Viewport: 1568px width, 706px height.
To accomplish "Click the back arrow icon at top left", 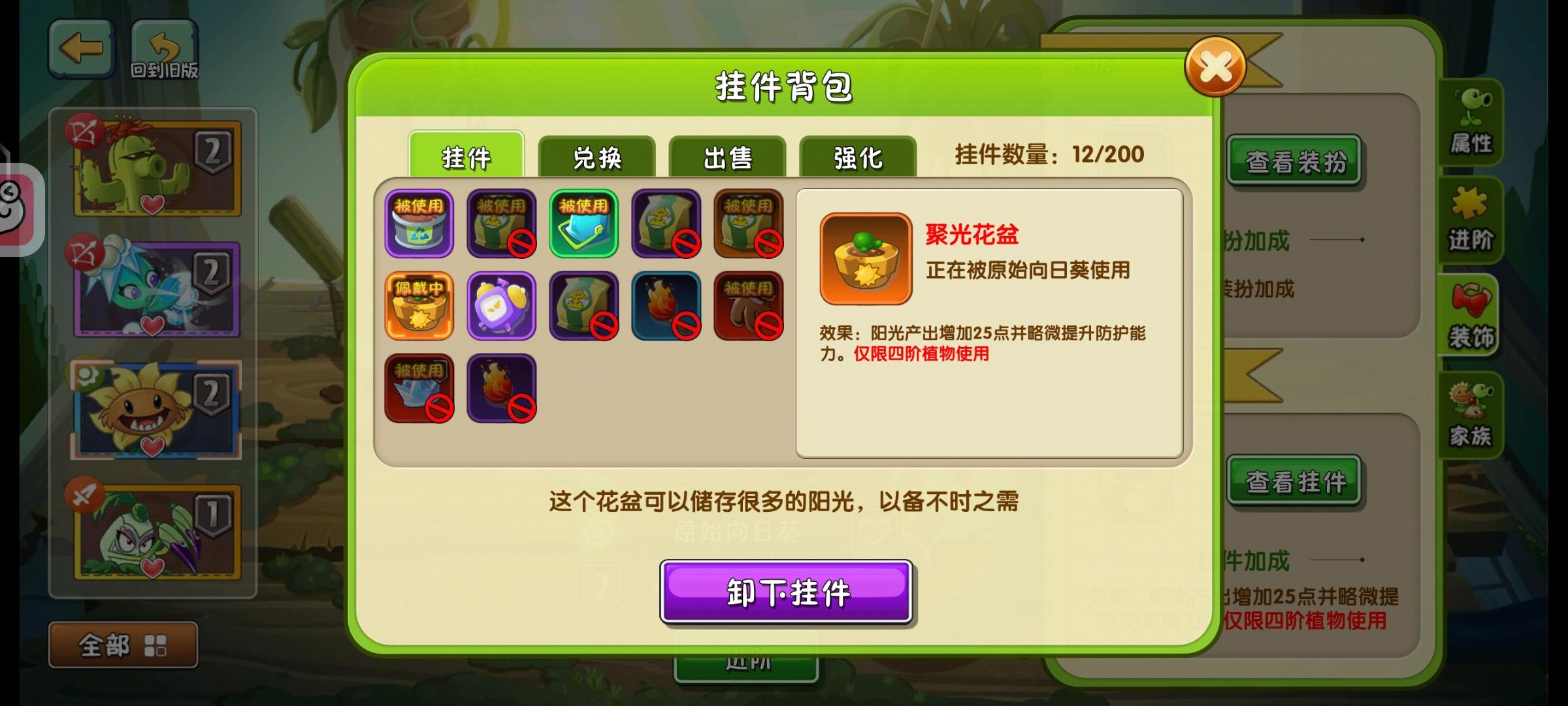I will (x=80, y=48).
